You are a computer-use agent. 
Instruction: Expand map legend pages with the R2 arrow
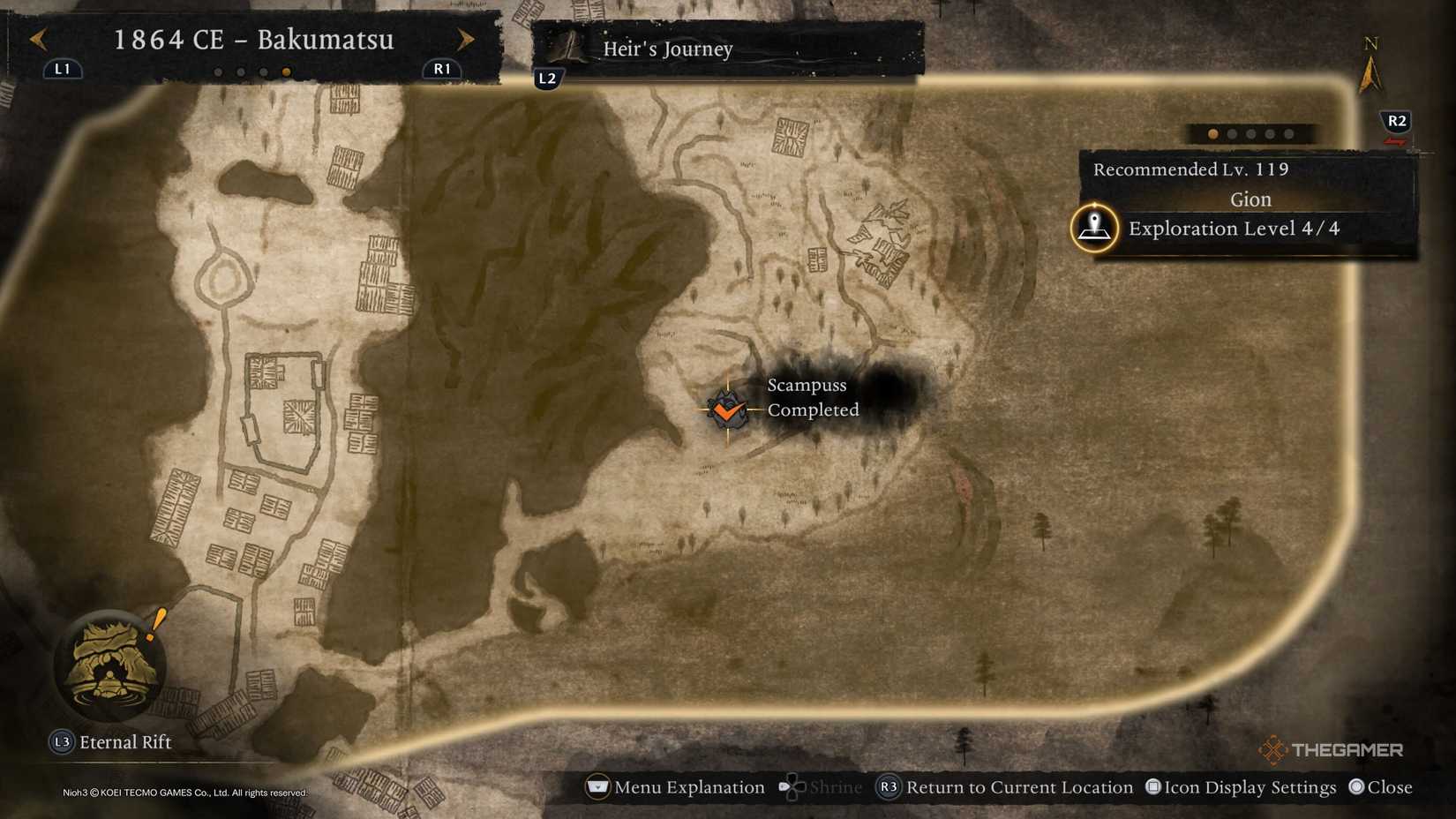coord(1395,124)
